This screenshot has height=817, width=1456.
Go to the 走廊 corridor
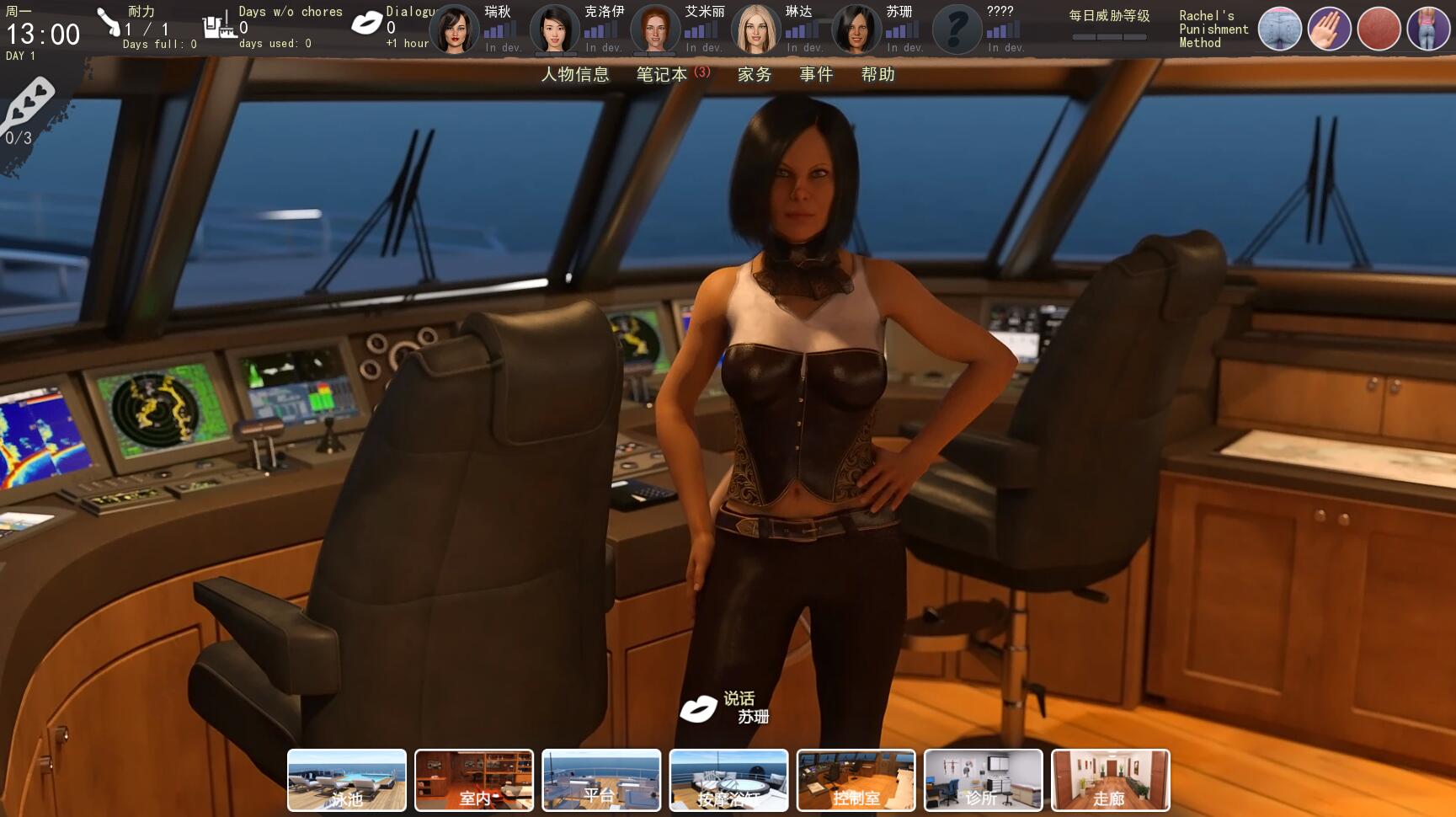click(x=1110, y=781)
